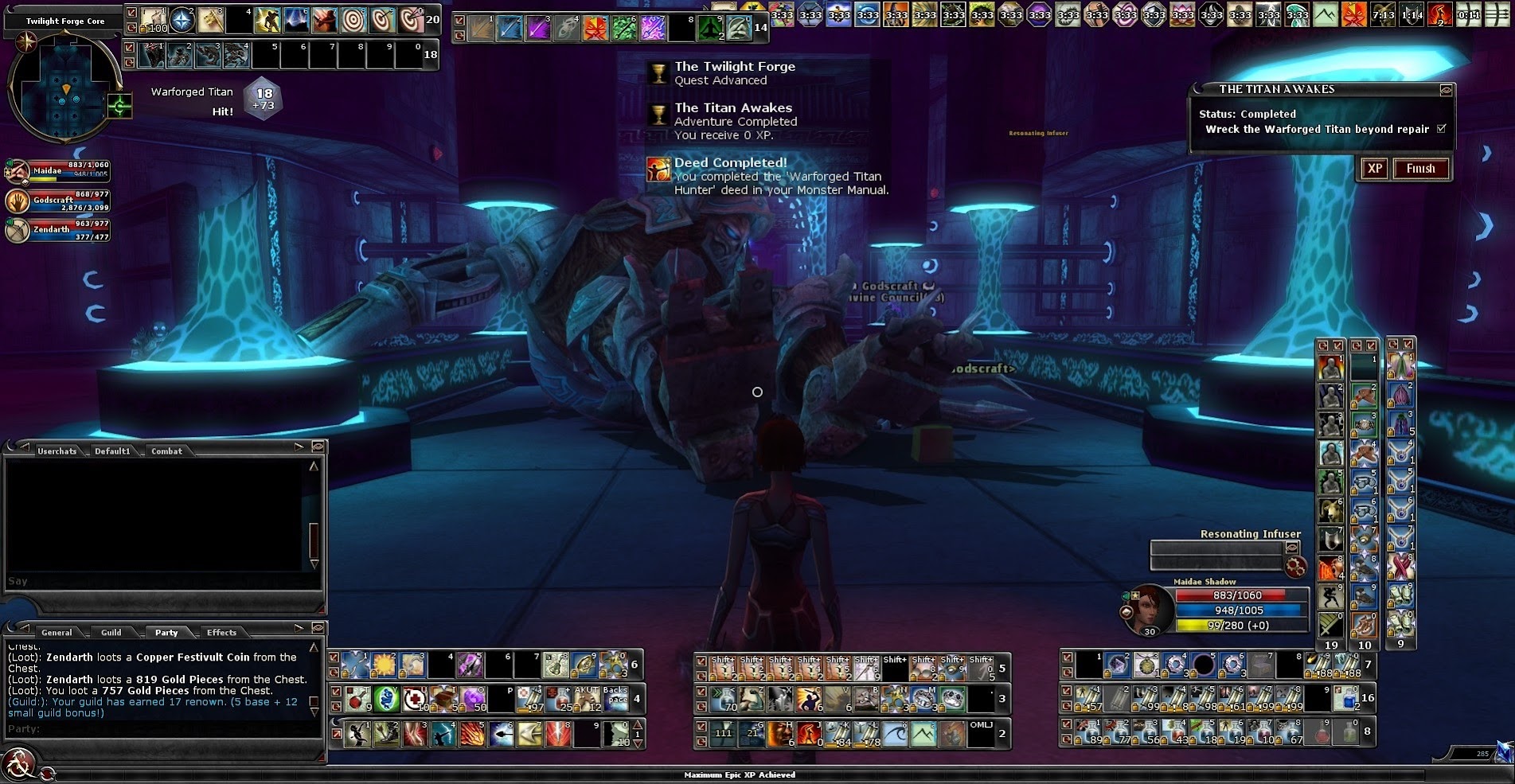
Task: Activate the blue wave ability icon
Action: coord(895,733)
